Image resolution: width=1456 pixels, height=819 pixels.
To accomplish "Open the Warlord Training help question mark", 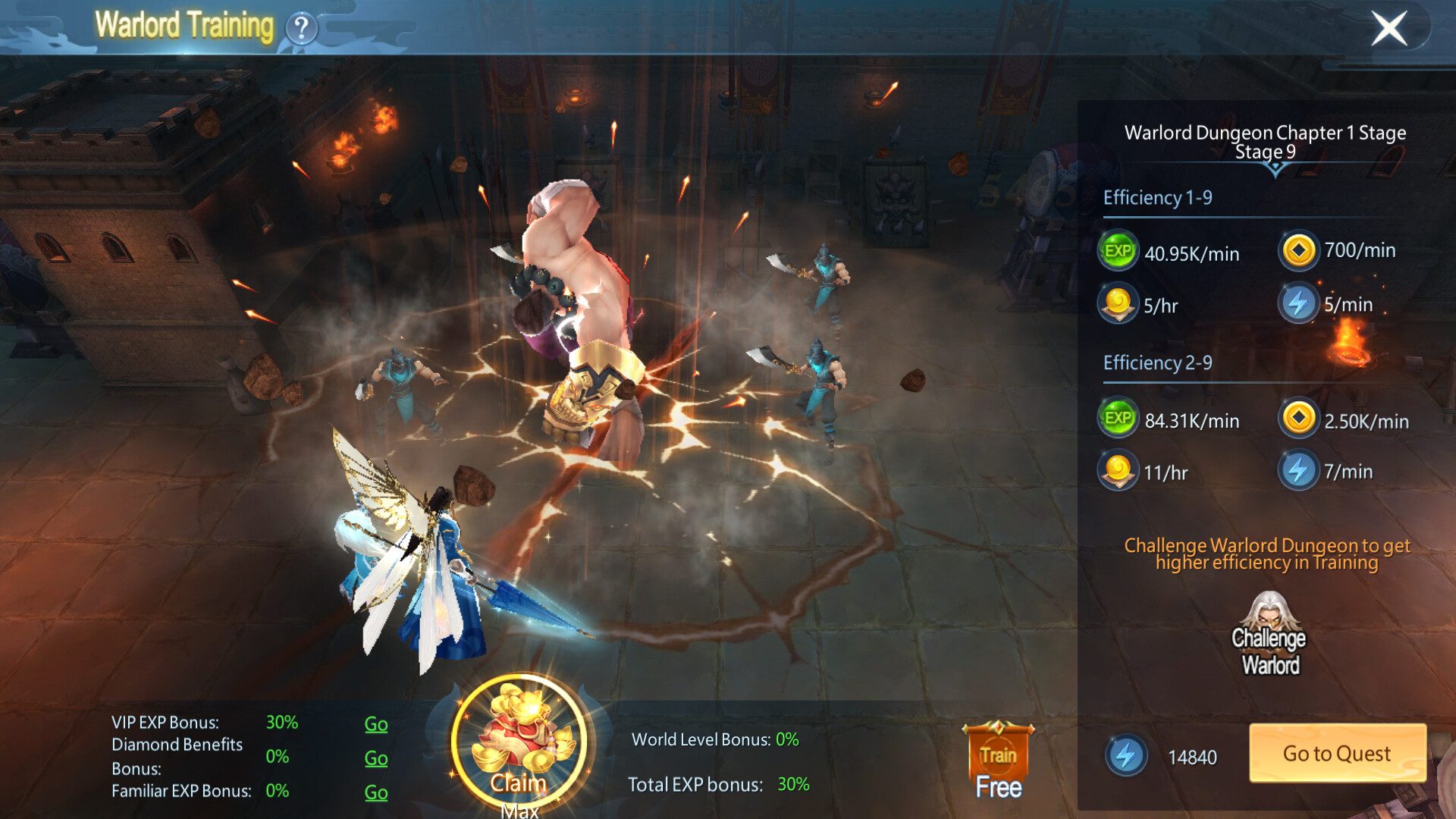I will point(301,29).
